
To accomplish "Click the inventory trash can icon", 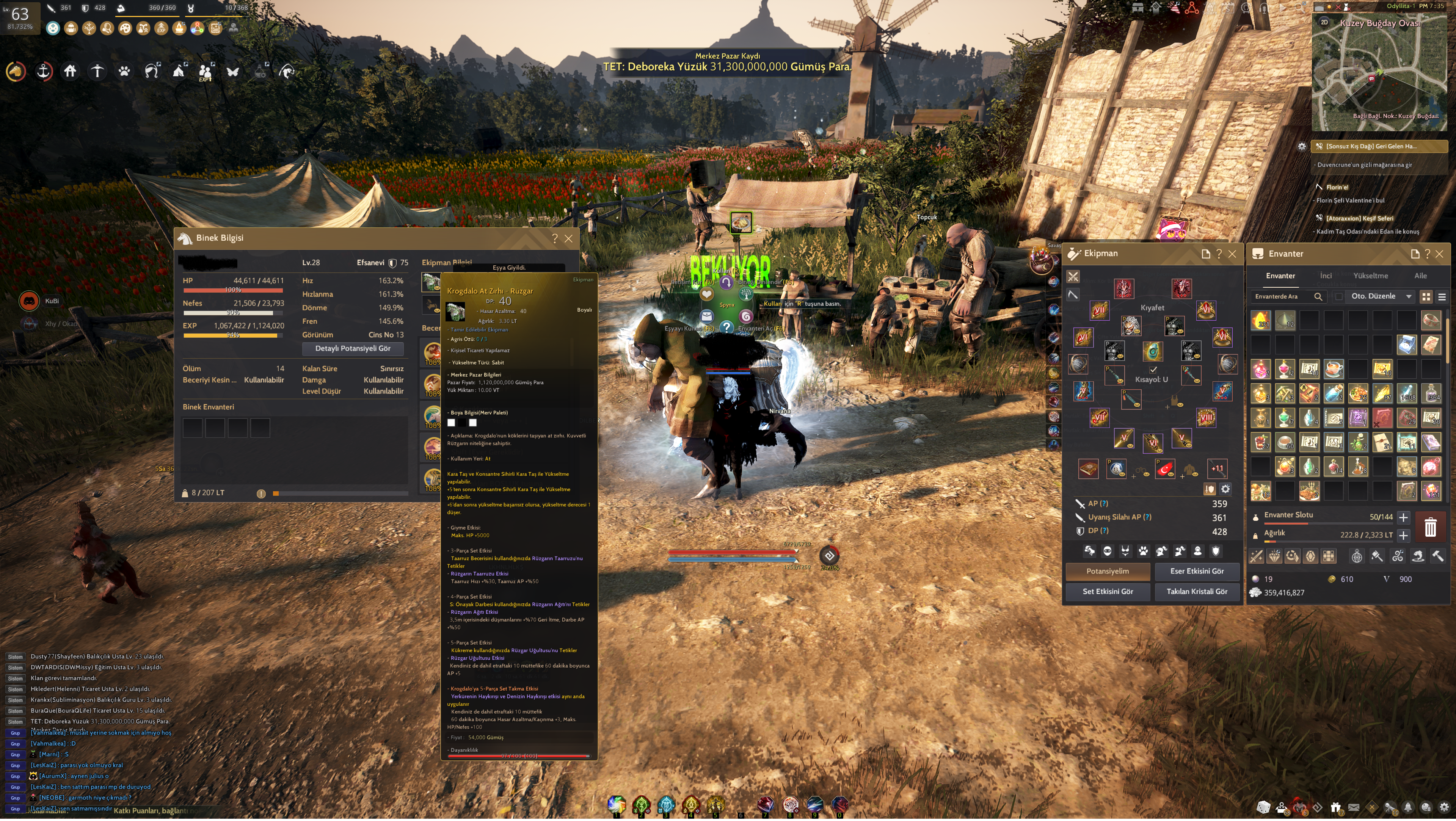I will [1430, 528].
